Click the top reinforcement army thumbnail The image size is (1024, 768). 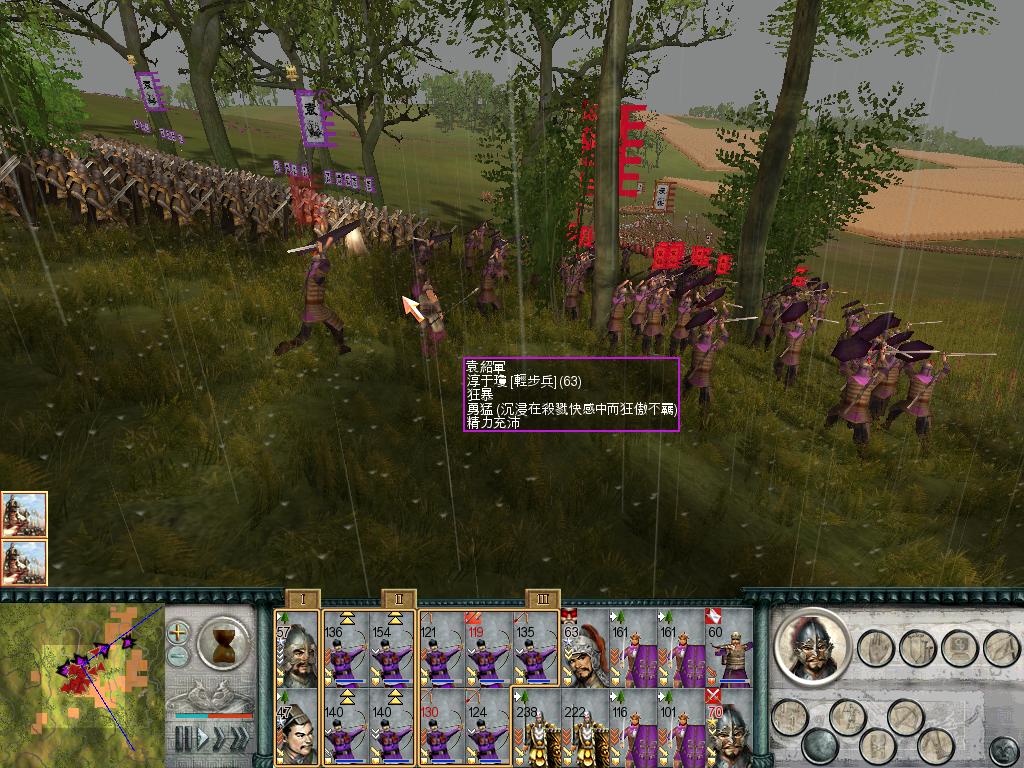click(24, 514)
